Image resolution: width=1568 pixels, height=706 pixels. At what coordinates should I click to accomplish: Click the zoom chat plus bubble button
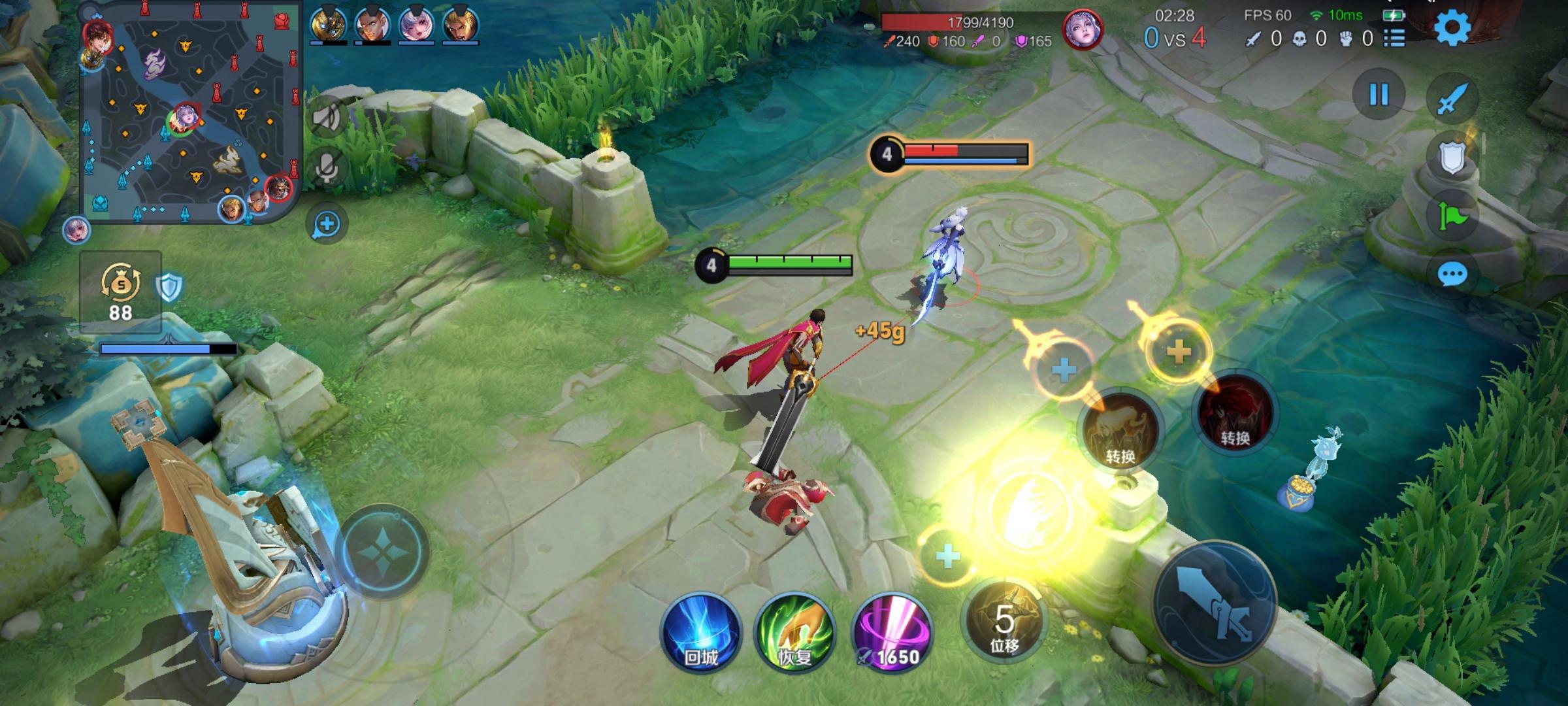[x=327, y=224]
